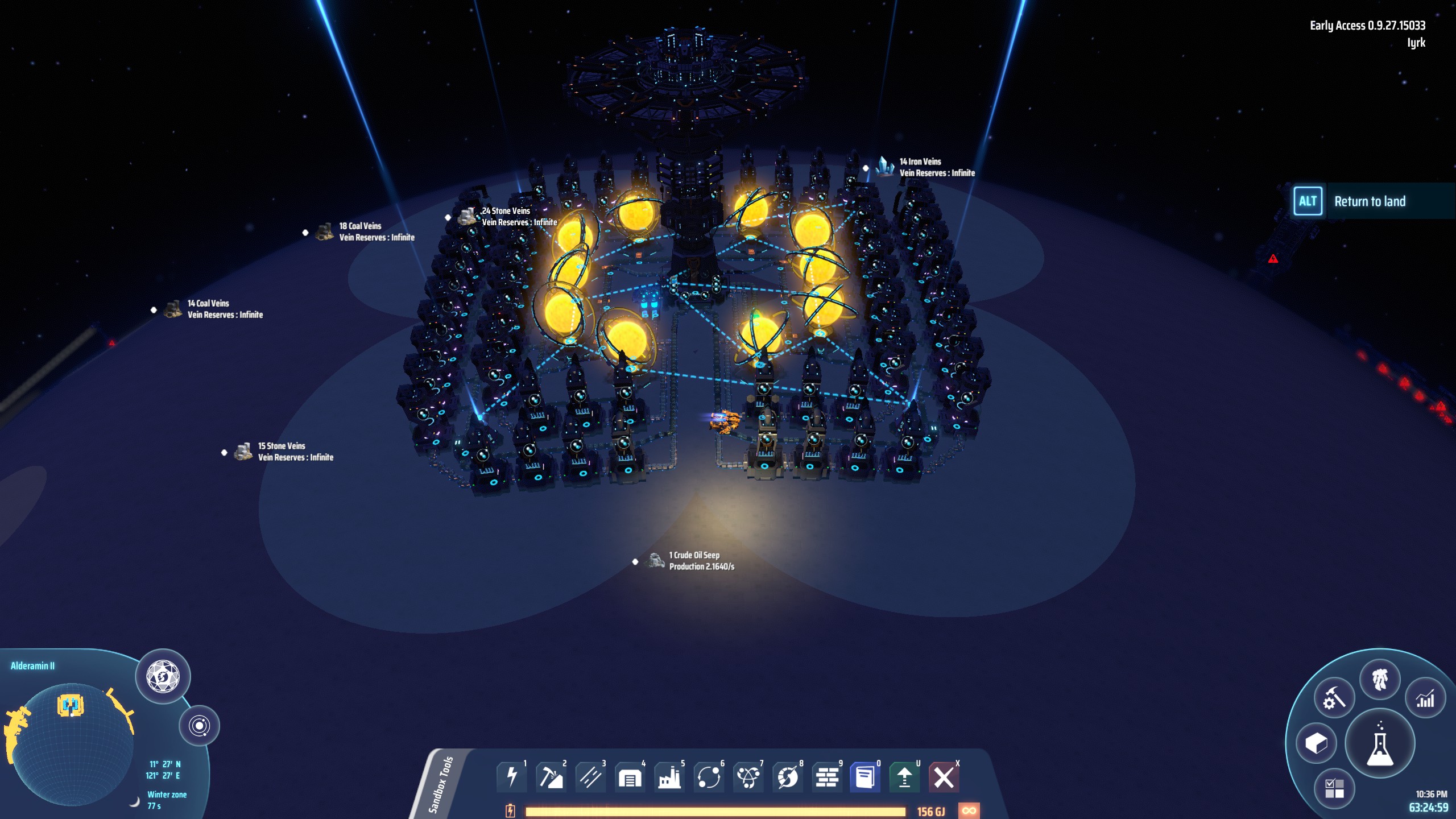This screenshot has height=819, width=1456.
Task: Choose the conveyor belt build category
Action: point(590,777)
